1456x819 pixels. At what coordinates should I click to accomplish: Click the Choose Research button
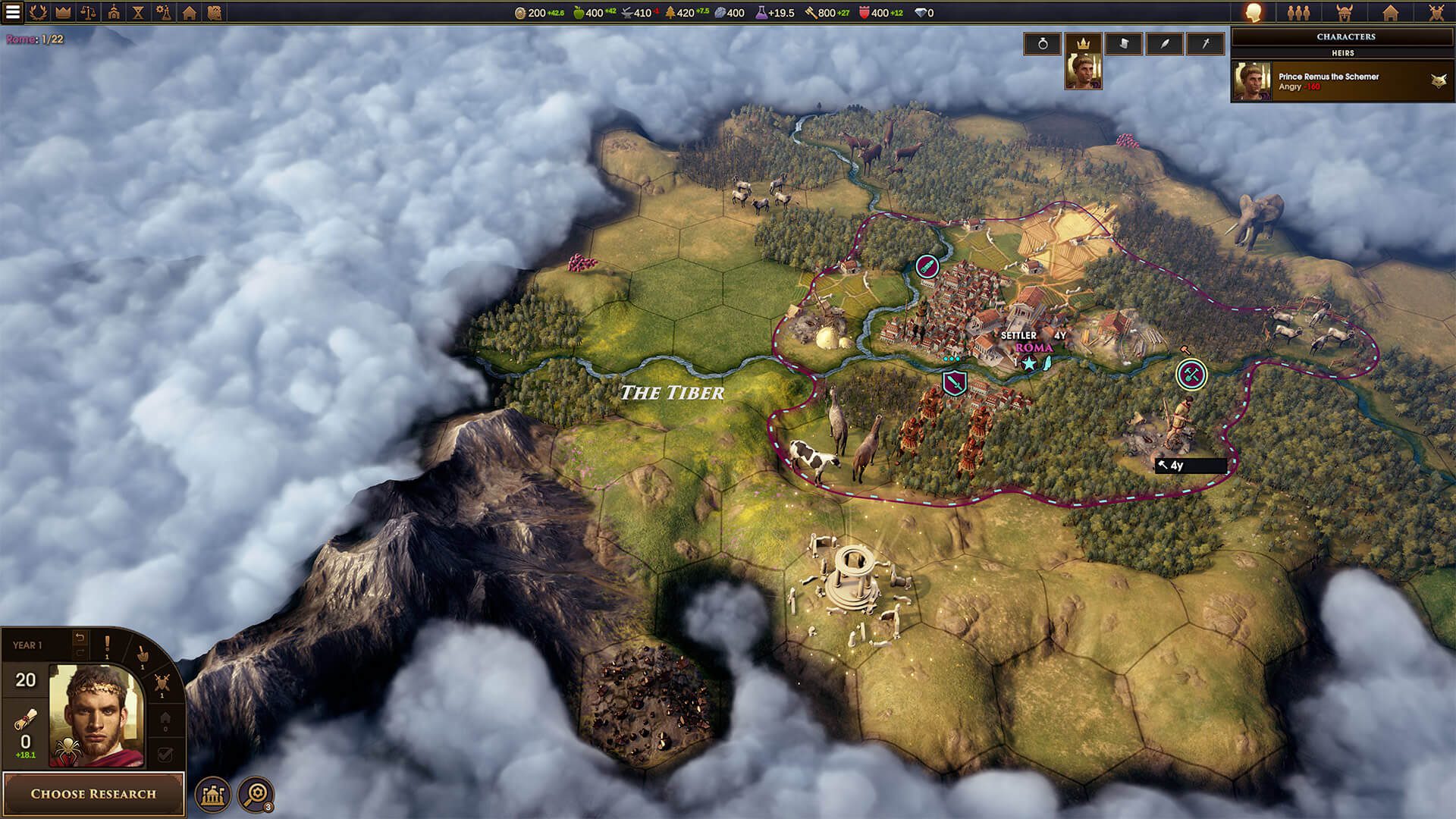(x=93, y=794)
